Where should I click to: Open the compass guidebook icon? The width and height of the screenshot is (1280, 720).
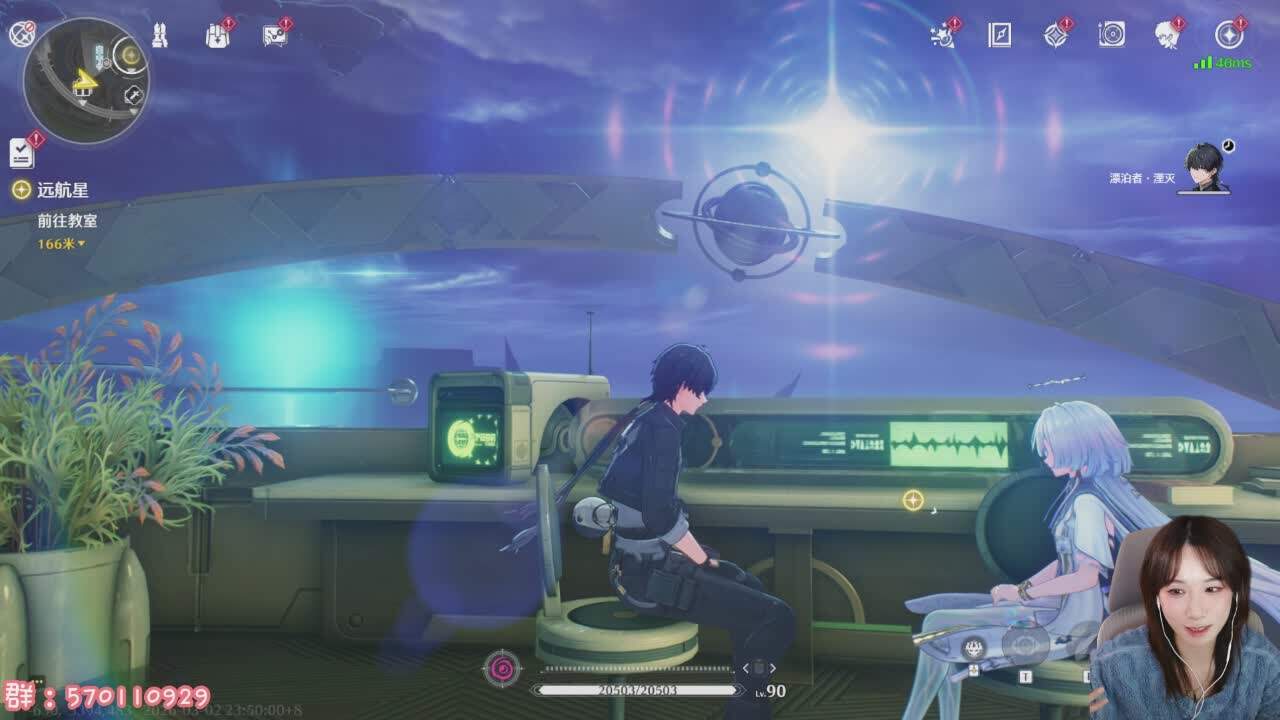[999, 35]
